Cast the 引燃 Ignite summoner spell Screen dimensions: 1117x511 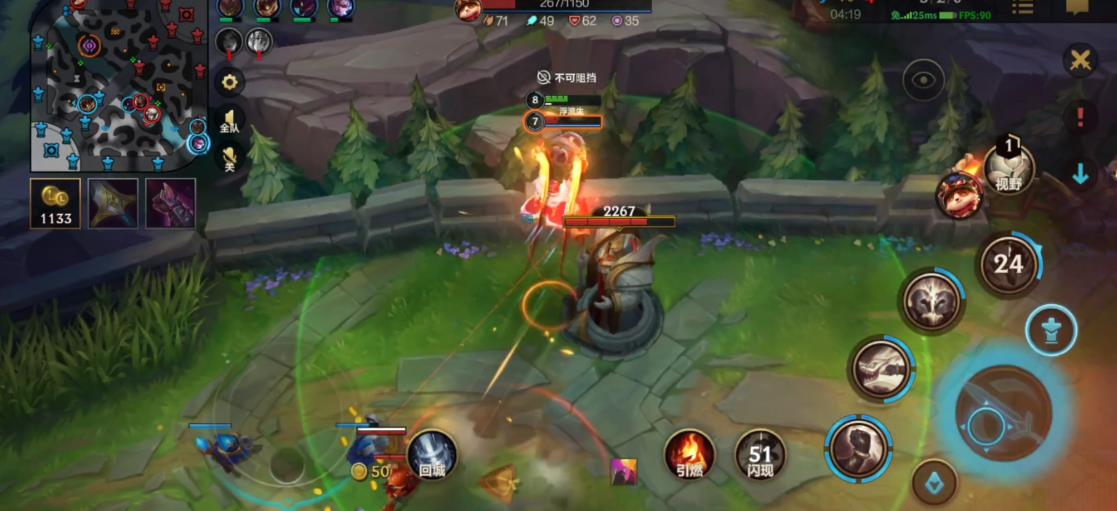(x=690, y=455)
